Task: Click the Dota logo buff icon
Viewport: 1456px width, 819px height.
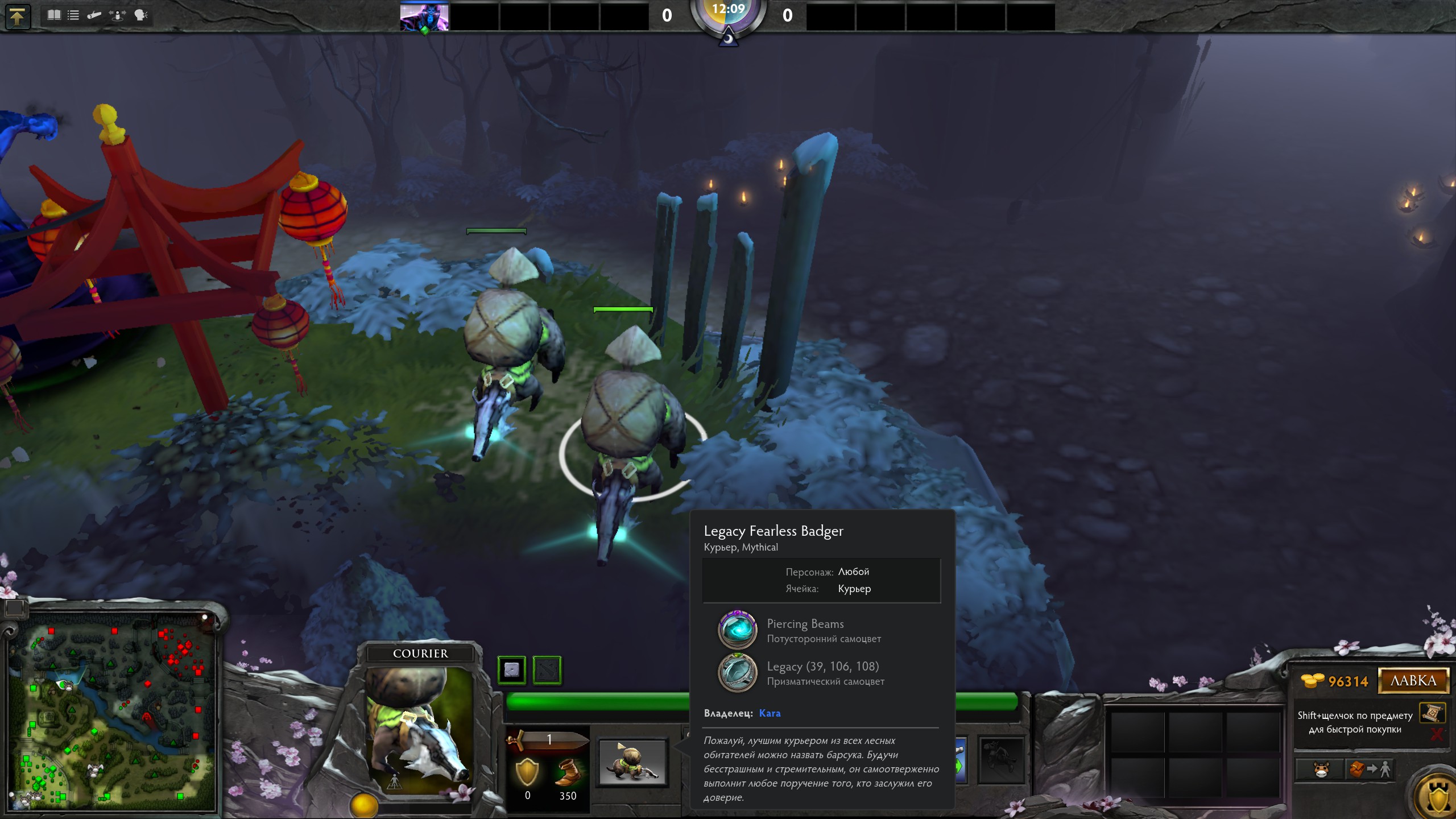Action: [547, 669]
